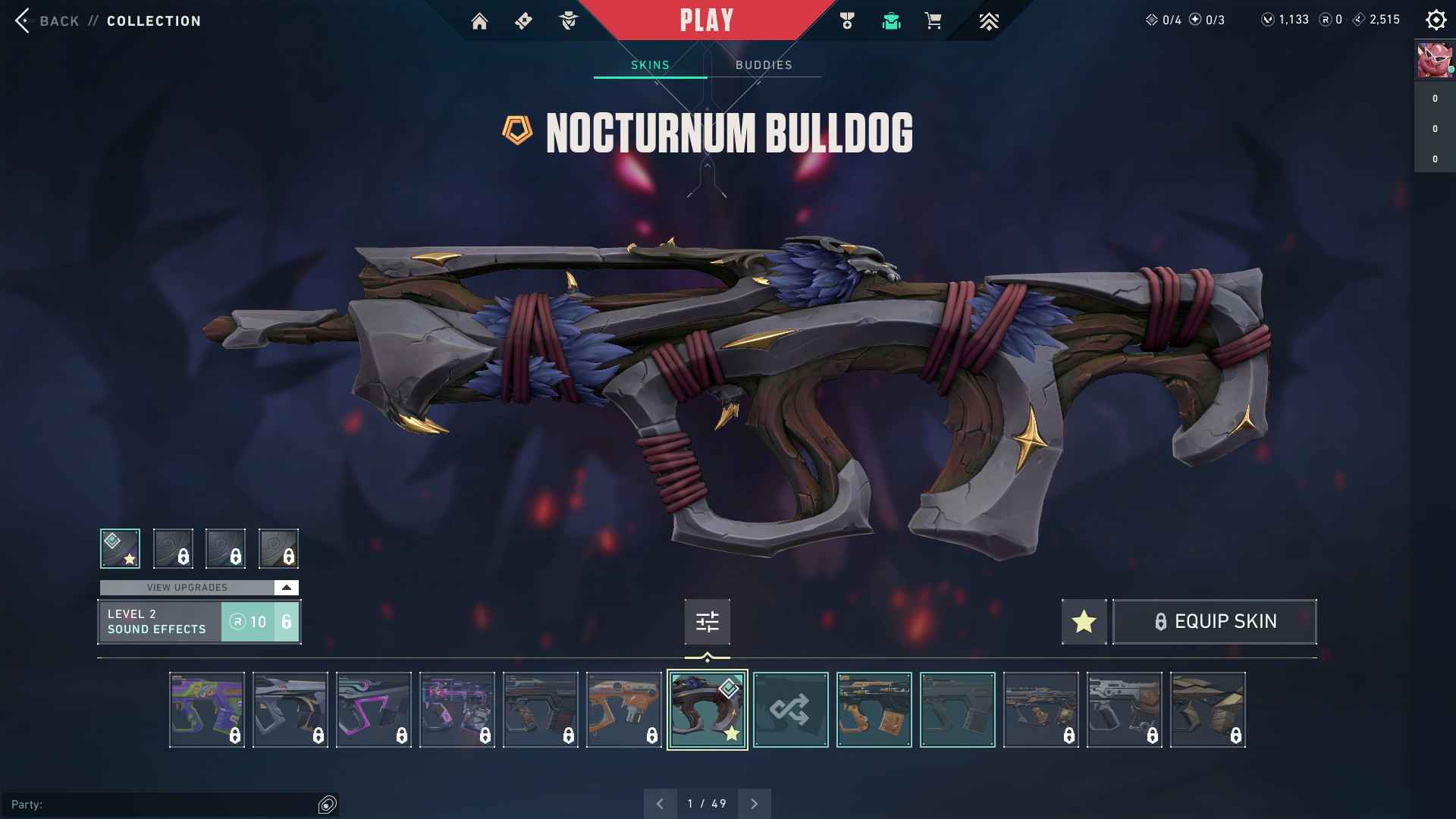Open the home screen icon
Screen dimensions: 1456x819
(x=479, y=21)
